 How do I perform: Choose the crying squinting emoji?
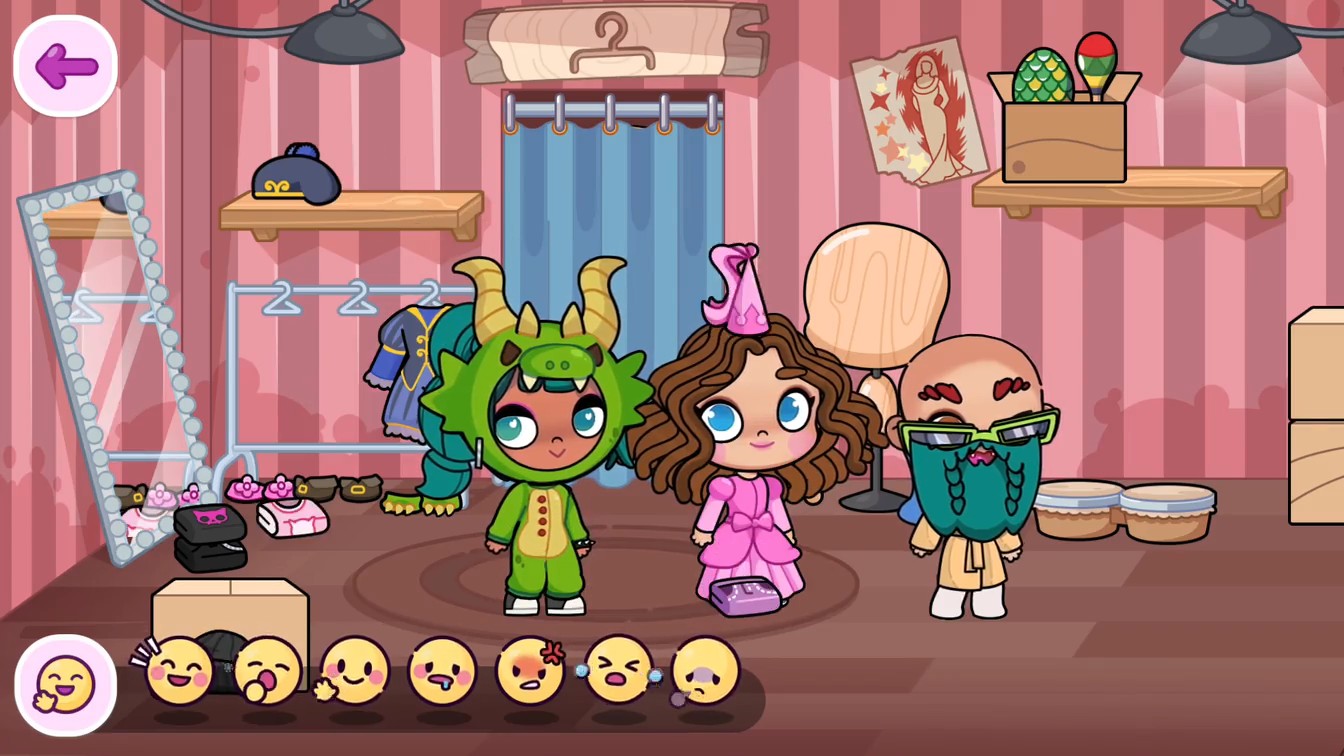pyautogui.click(x=618, y=668)
